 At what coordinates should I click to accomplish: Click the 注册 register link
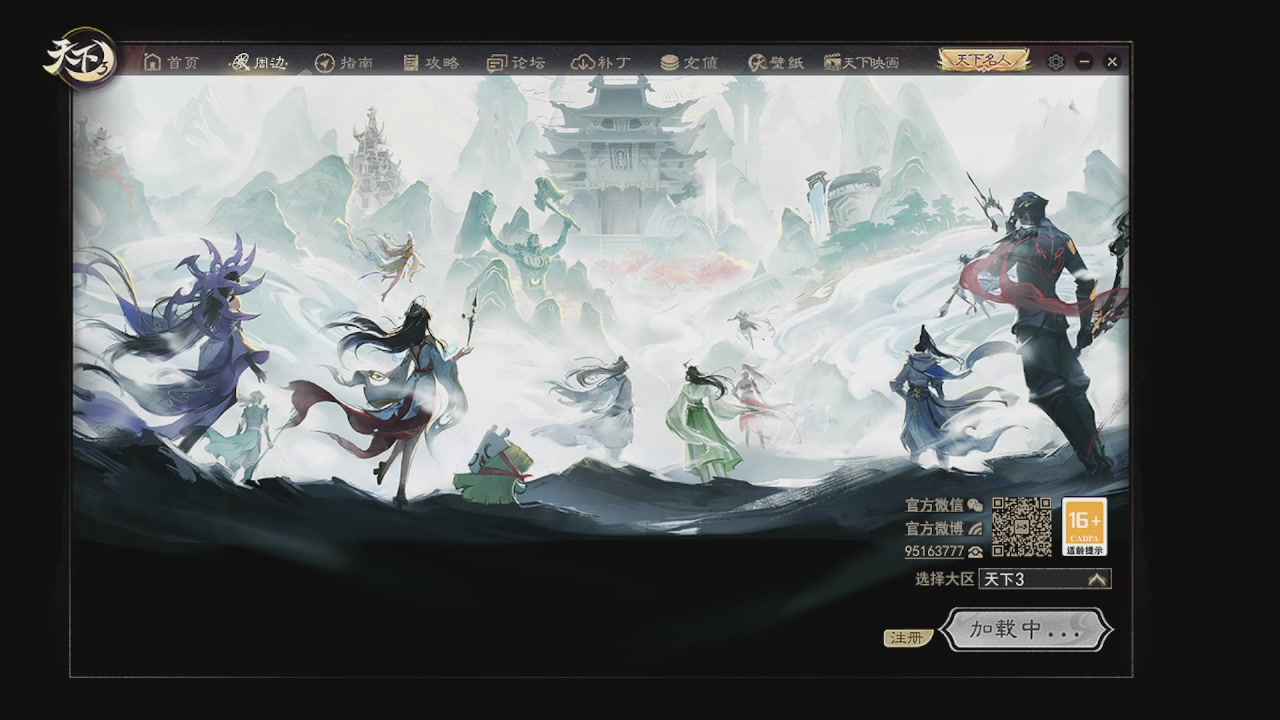906,637
